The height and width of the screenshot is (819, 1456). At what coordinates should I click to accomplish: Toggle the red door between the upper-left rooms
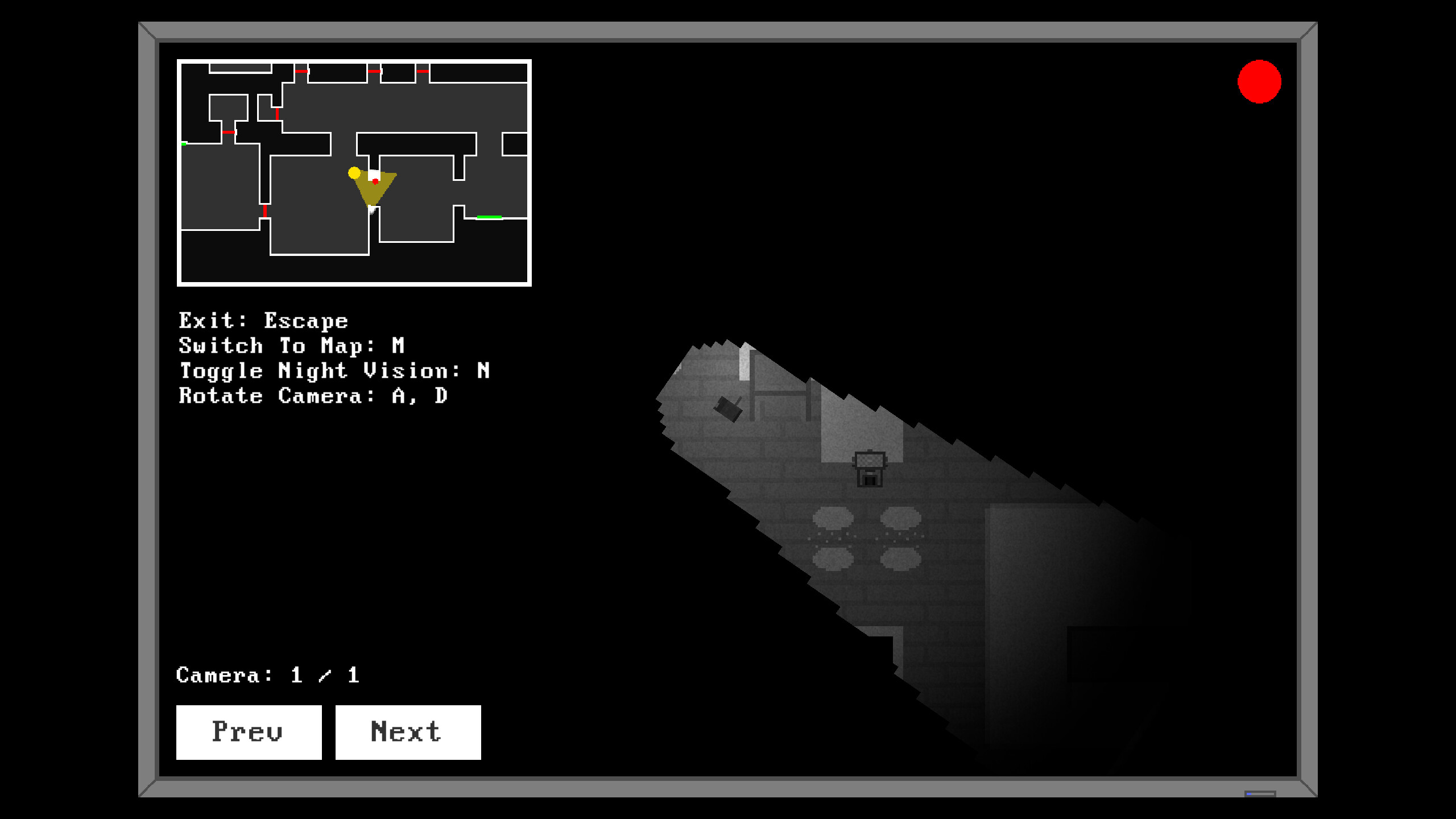227,133
